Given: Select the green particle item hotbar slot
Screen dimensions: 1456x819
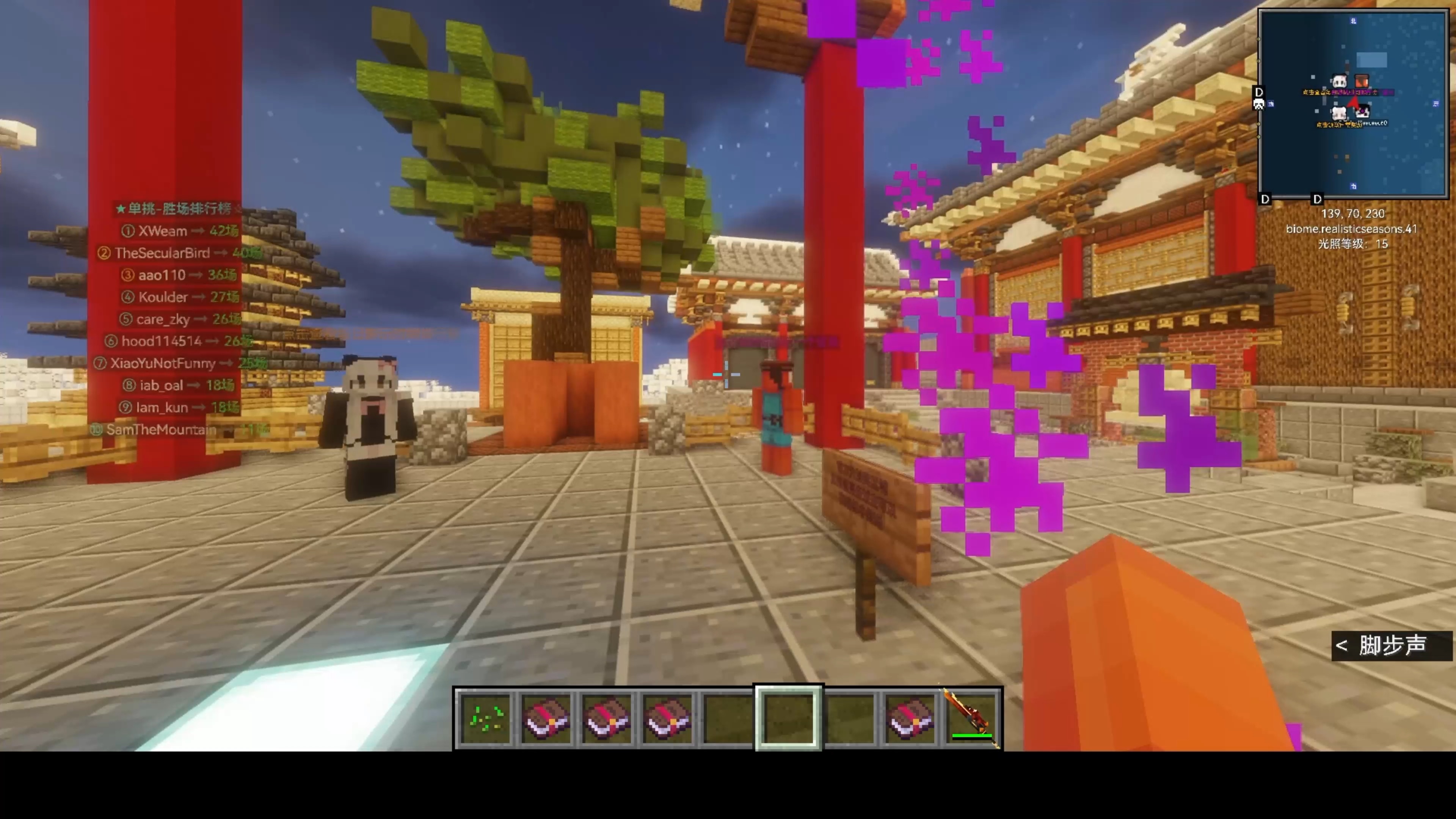Looking at the screenshot, I should coord(485,719).
